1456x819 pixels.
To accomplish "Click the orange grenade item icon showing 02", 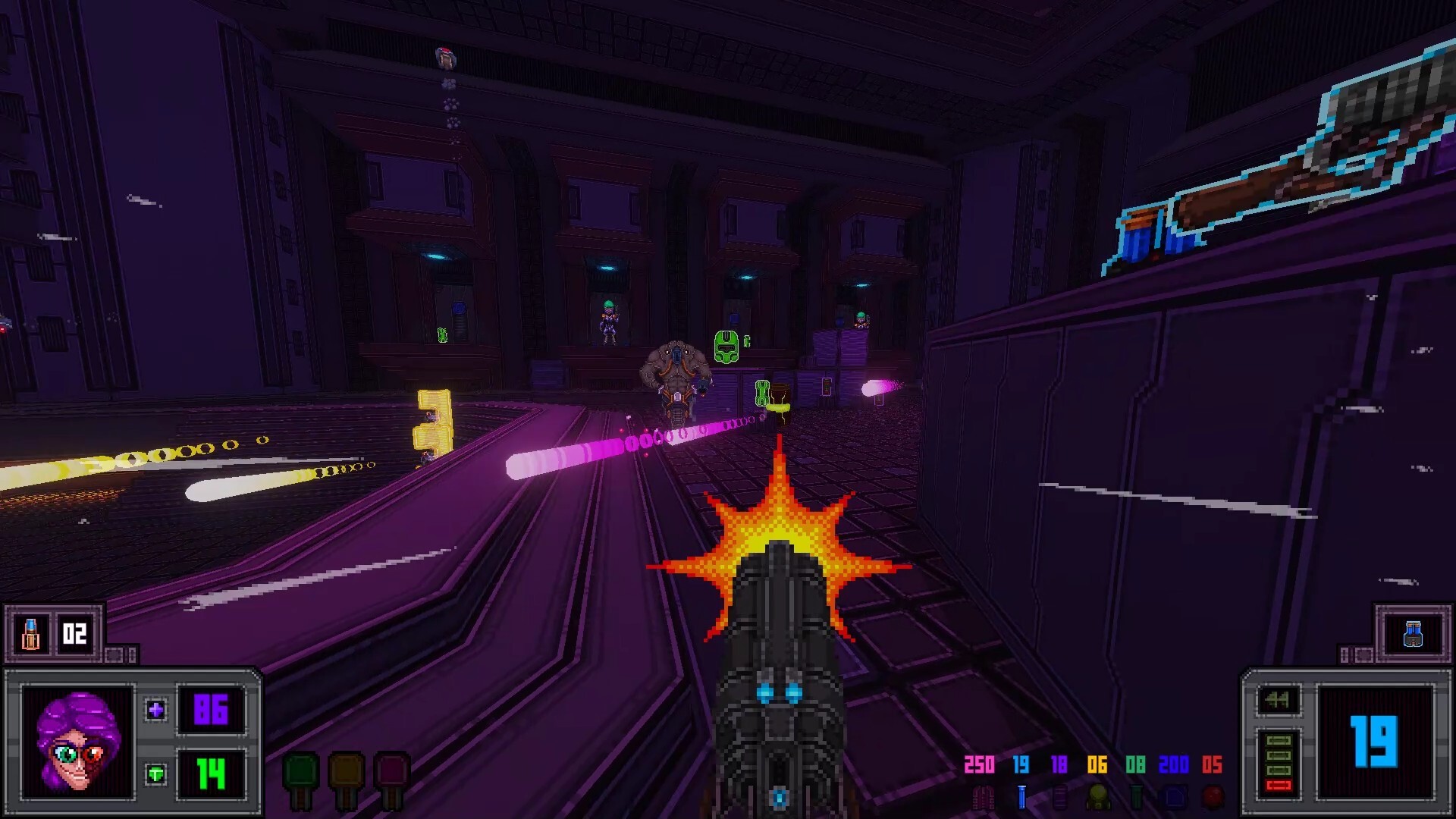I will pos(32,634).
